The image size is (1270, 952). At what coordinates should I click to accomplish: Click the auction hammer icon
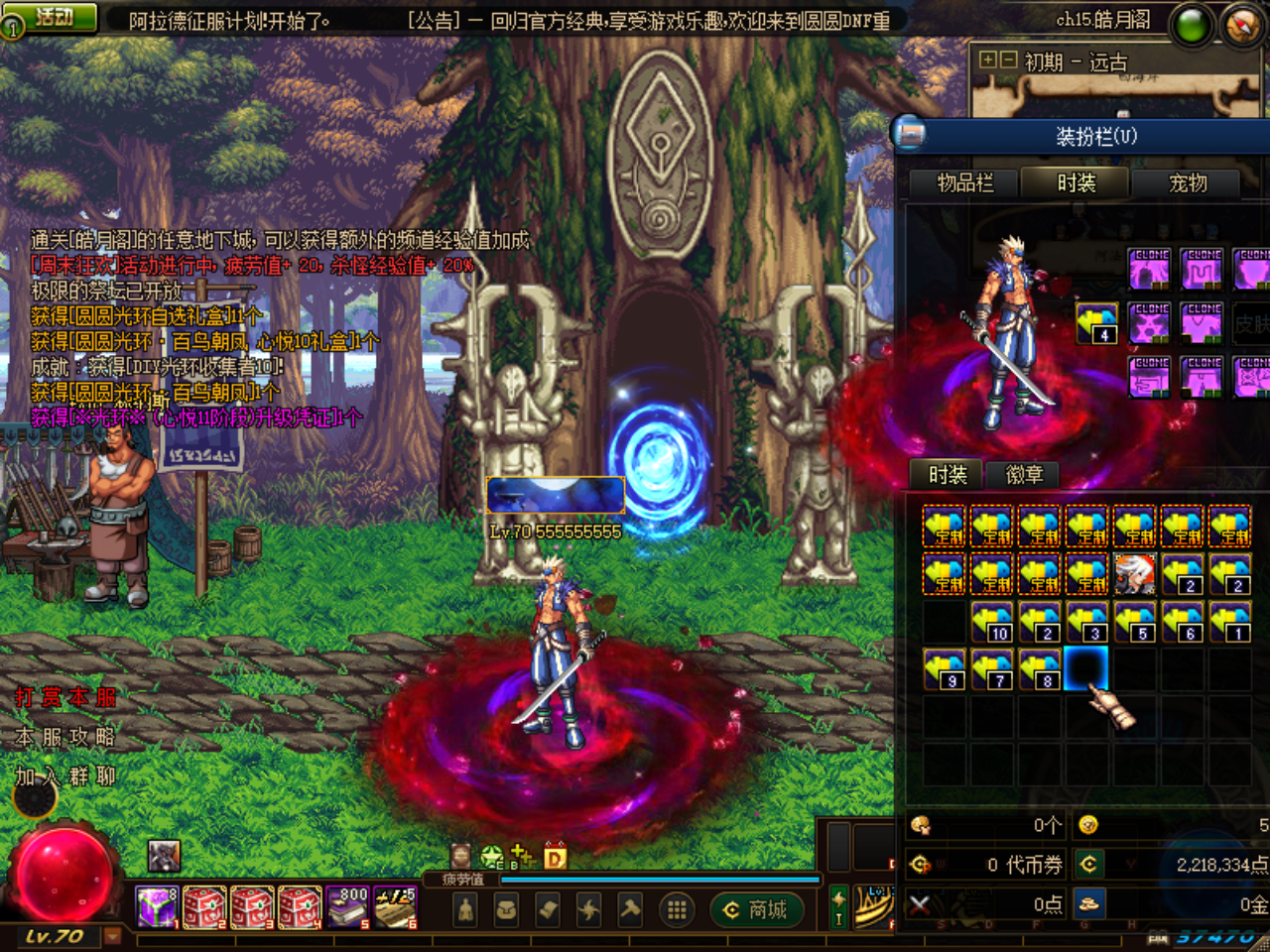(632, 909)
